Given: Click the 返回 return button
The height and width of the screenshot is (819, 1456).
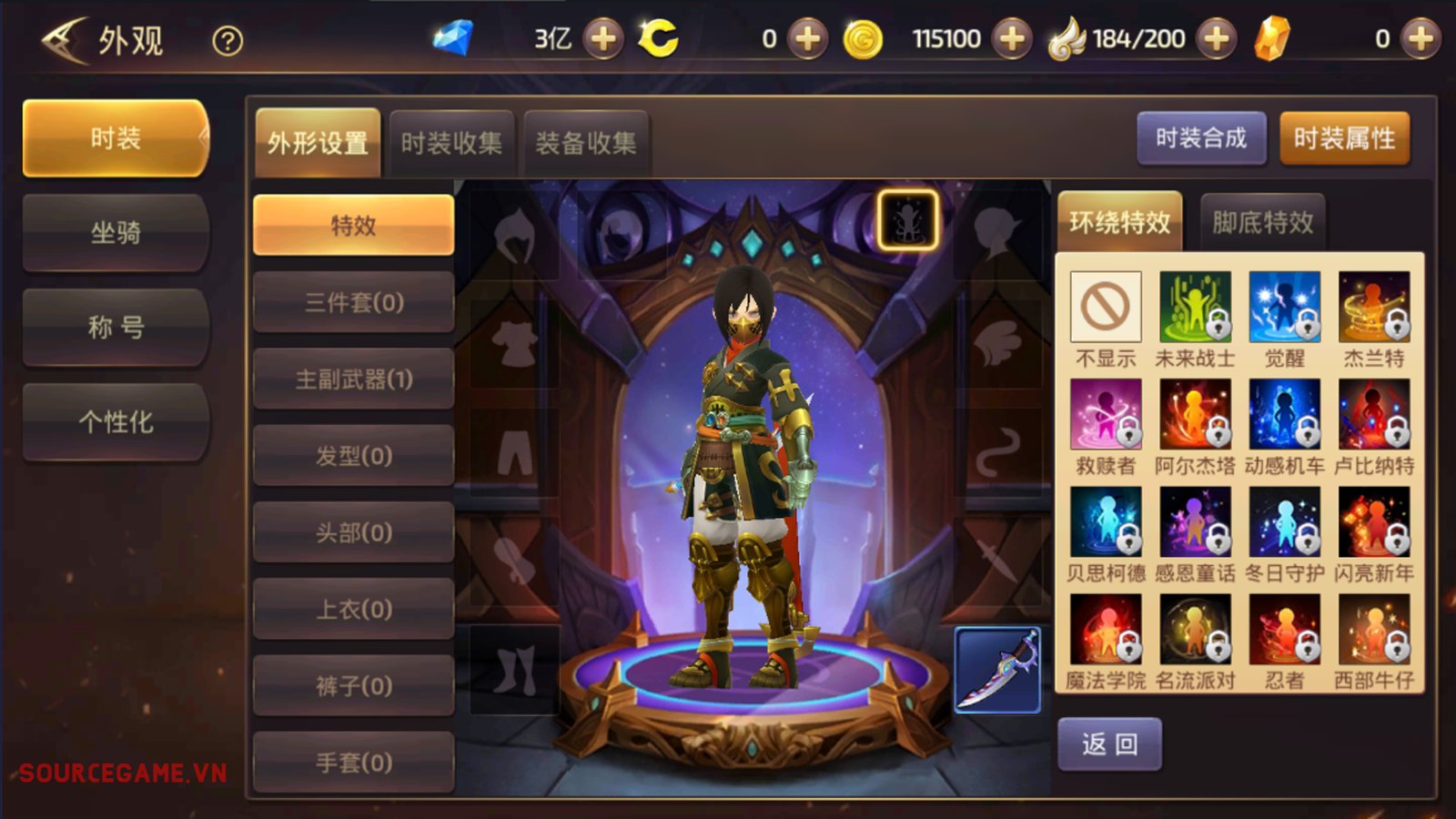Looking at the screenshot, I should click(x=1109, y=744).
